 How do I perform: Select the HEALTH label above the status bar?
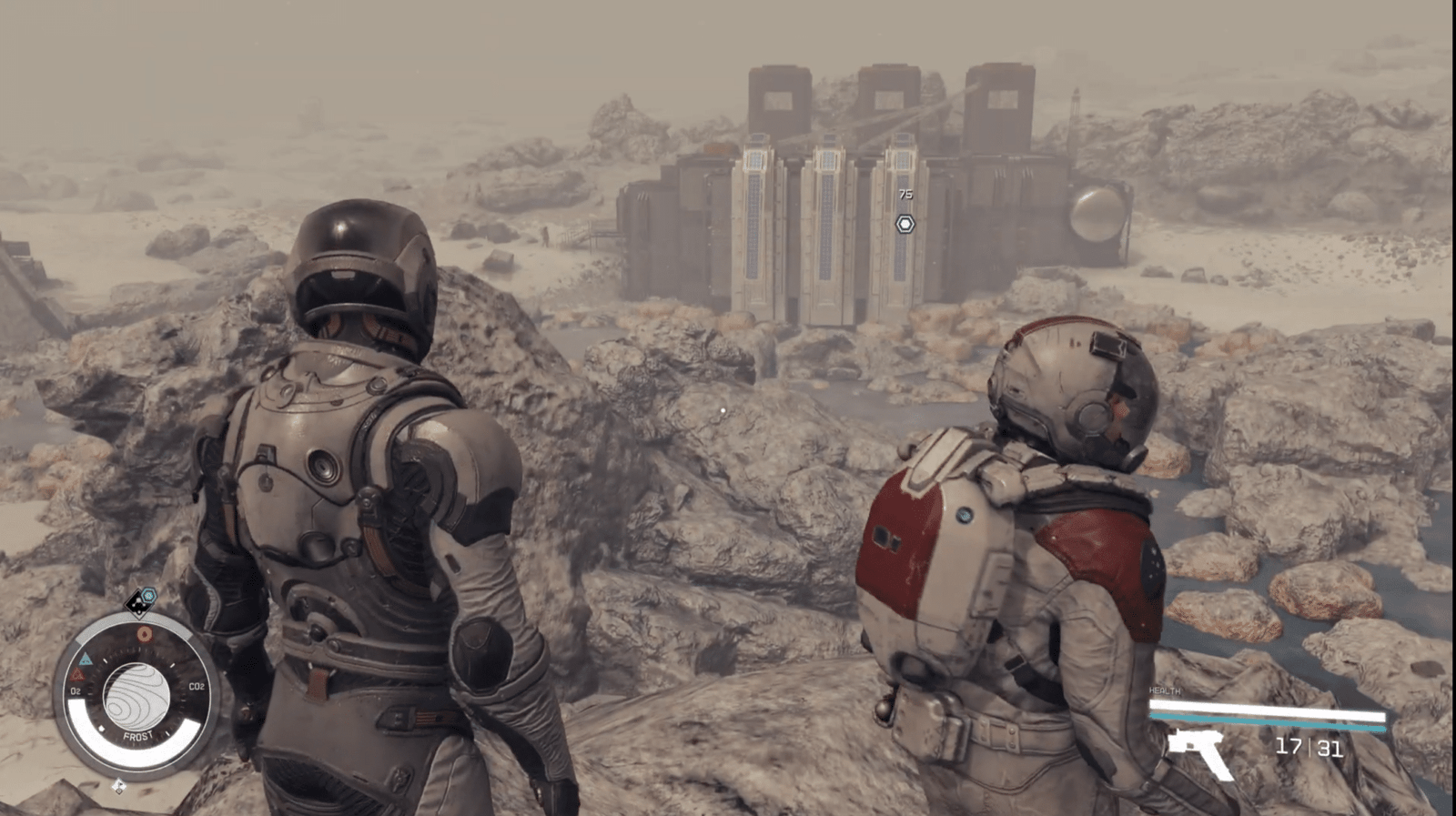pyautogui.click(x=1166, y=691)
